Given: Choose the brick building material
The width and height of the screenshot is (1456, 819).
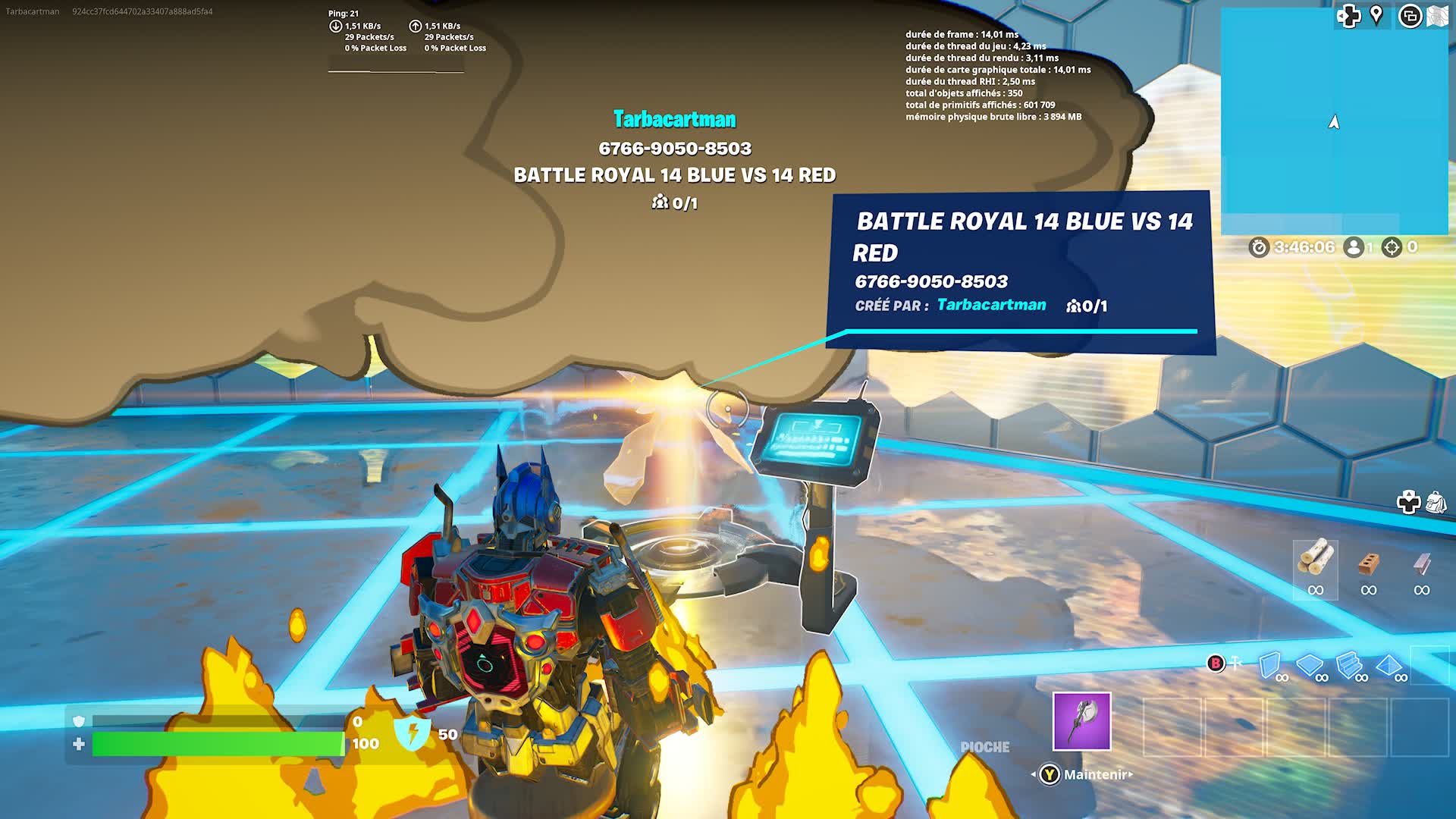Looking at the screenshot, I should pyautogui.click(x=1368, y=563).
